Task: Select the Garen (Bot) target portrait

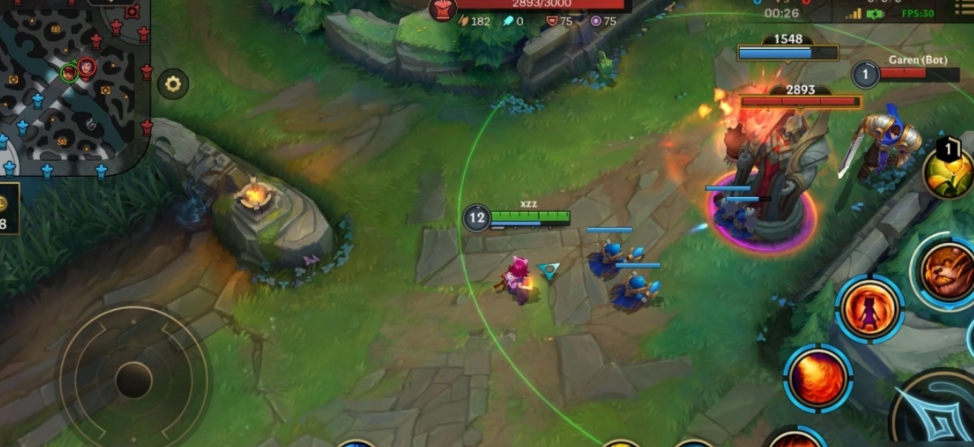Action: (x=866, y=73)
